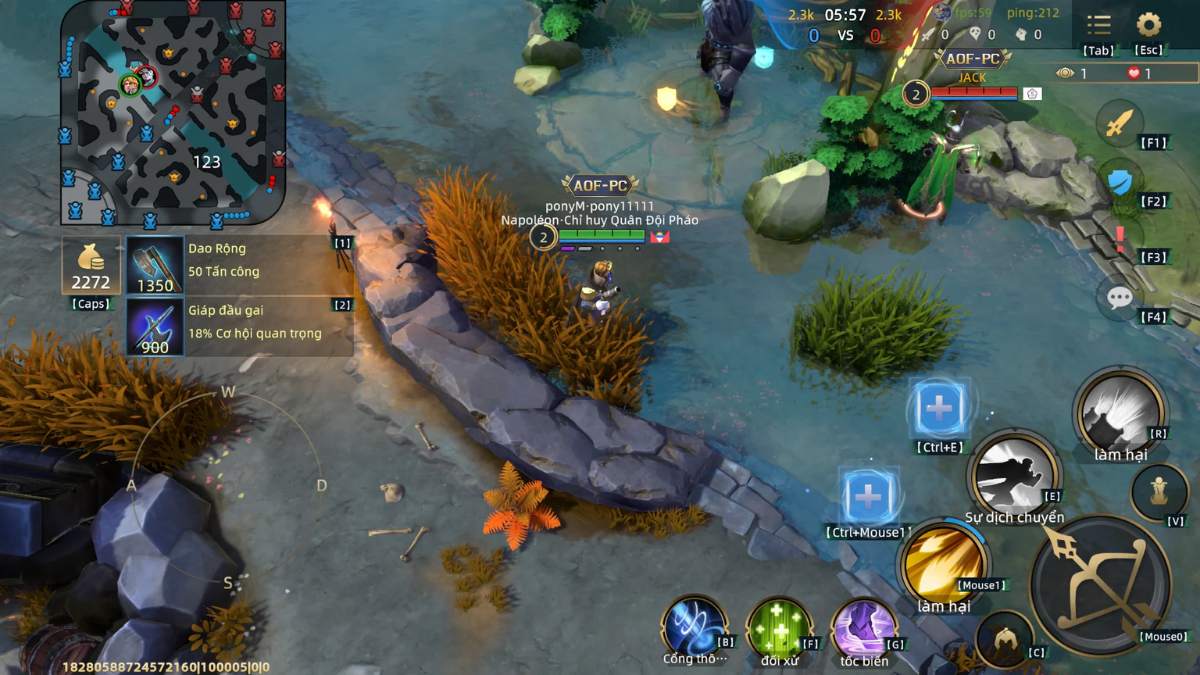Screen dimensions: 1200x675
Task: Cast the golden slash làm hại skill
Action: point(942,563)
